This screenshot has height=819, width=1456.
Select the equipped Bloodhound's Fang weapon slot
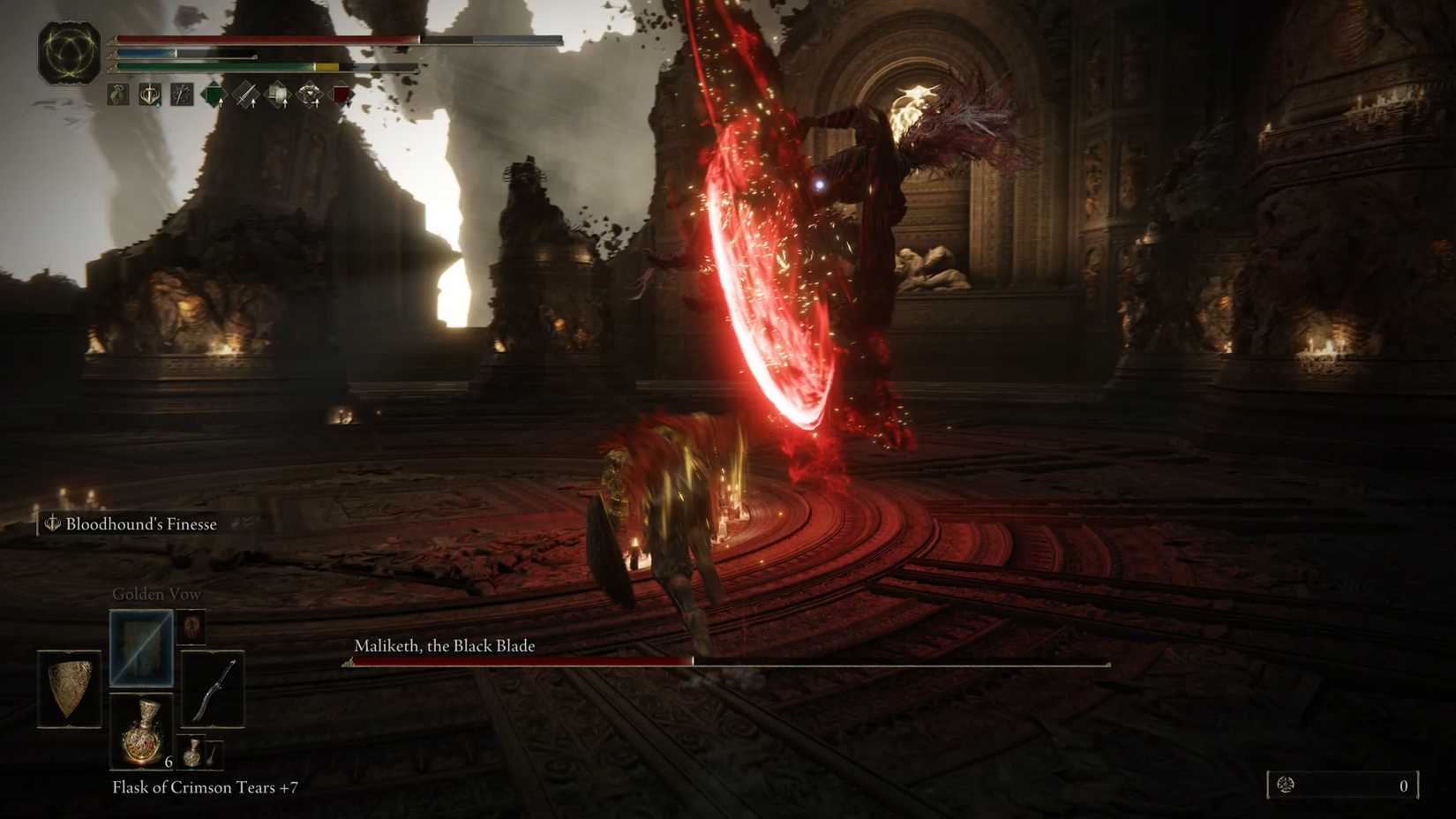pyautogui.click(x=214, y=687)
